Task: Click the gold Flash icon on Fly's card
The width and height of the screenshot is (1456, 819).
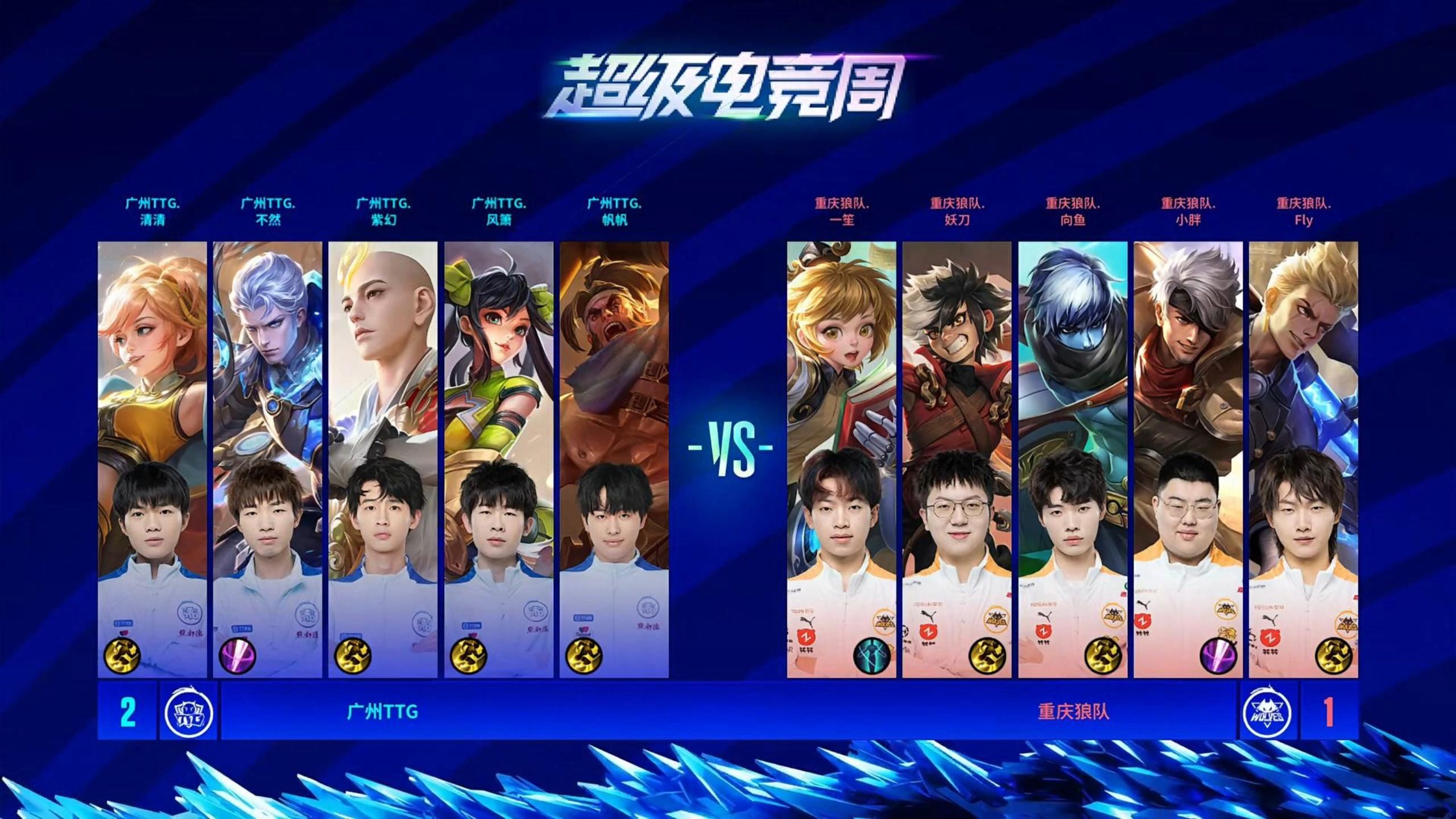Action: pos(1333,656)
